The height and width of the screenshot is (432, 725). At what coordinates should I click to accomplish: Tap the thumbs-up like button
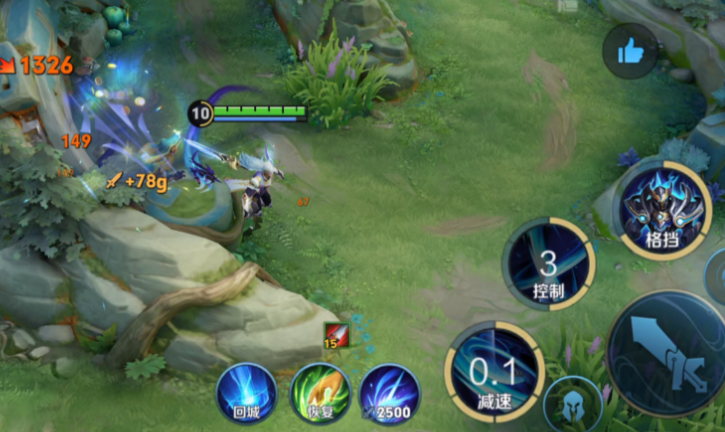click(x=630, y=51)
